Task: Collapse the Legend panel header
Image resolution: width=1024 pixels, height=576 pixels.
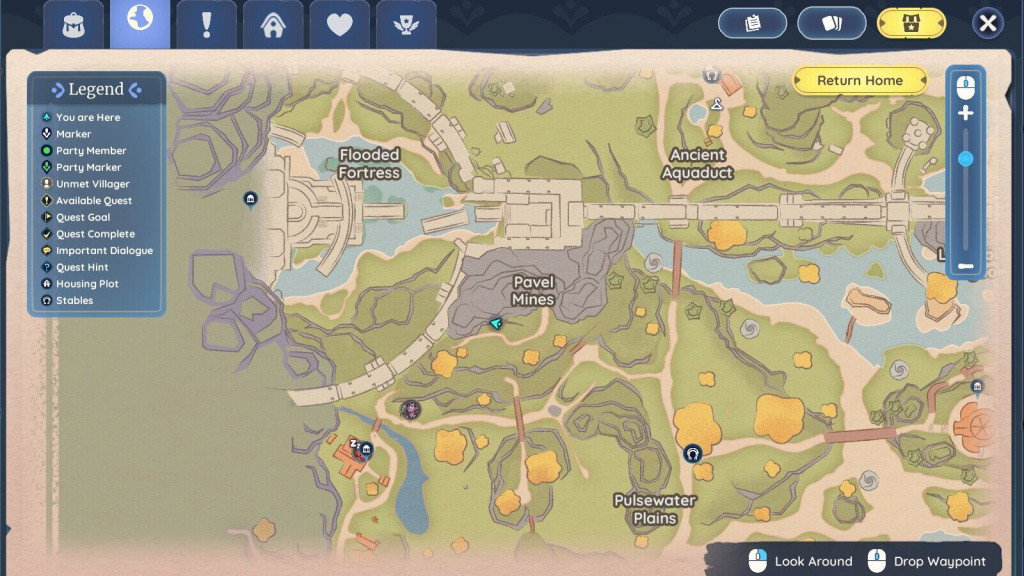Action: 96,90
